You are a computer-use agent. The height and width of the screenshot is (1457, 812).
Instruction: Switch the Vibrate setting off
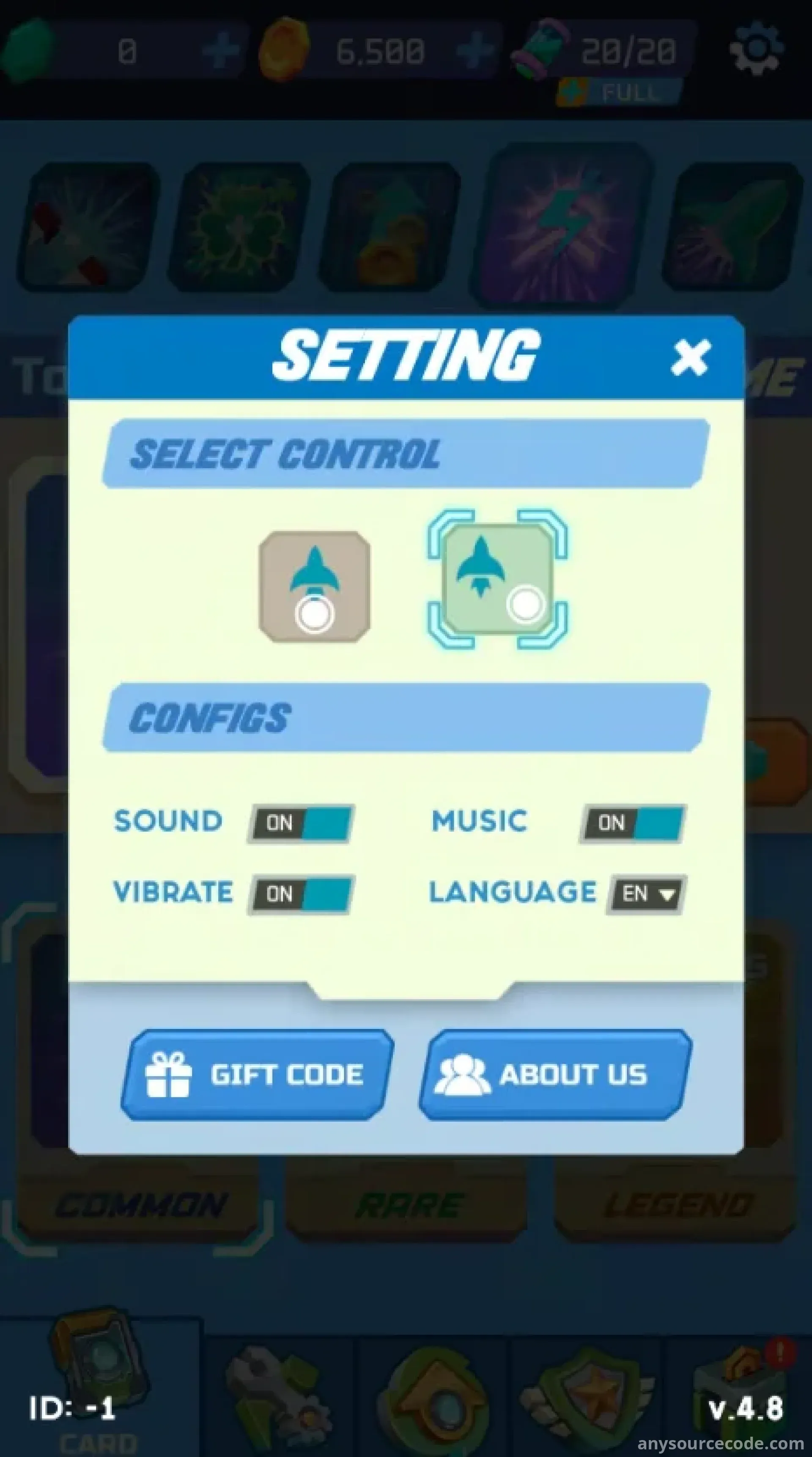(x=301, y=894)
